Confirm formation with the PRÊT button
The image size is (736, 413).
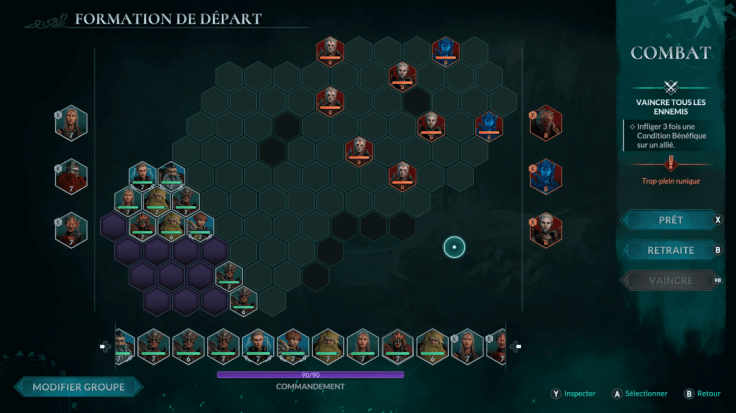click(670, 219)
